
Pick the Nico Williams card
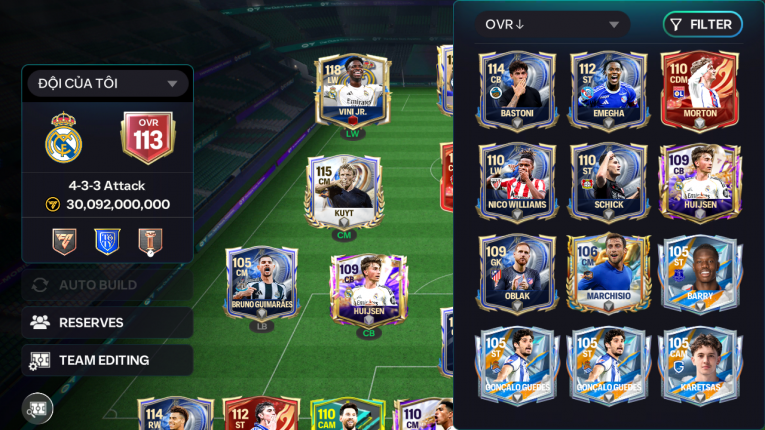pos(517,180)
